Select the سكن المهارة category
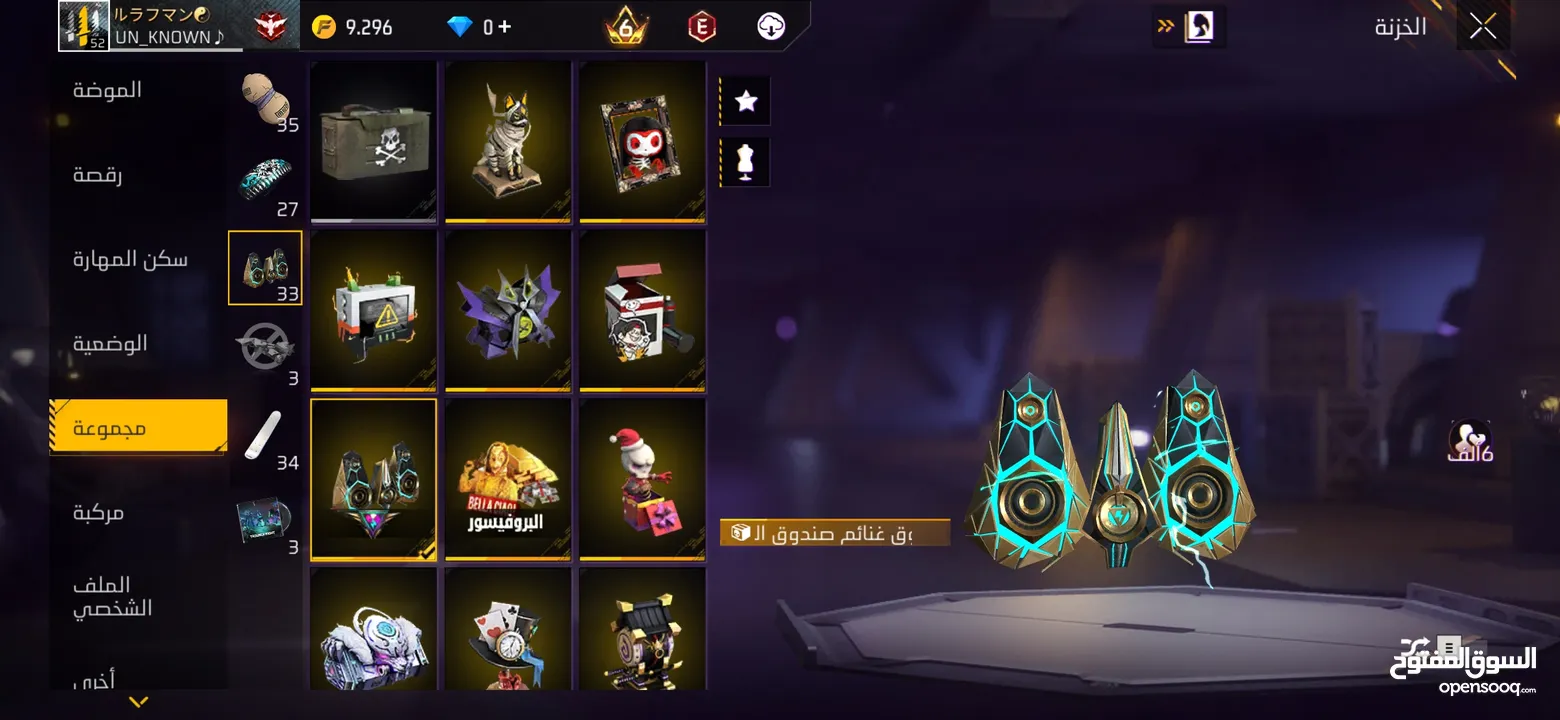 point(130,260)
